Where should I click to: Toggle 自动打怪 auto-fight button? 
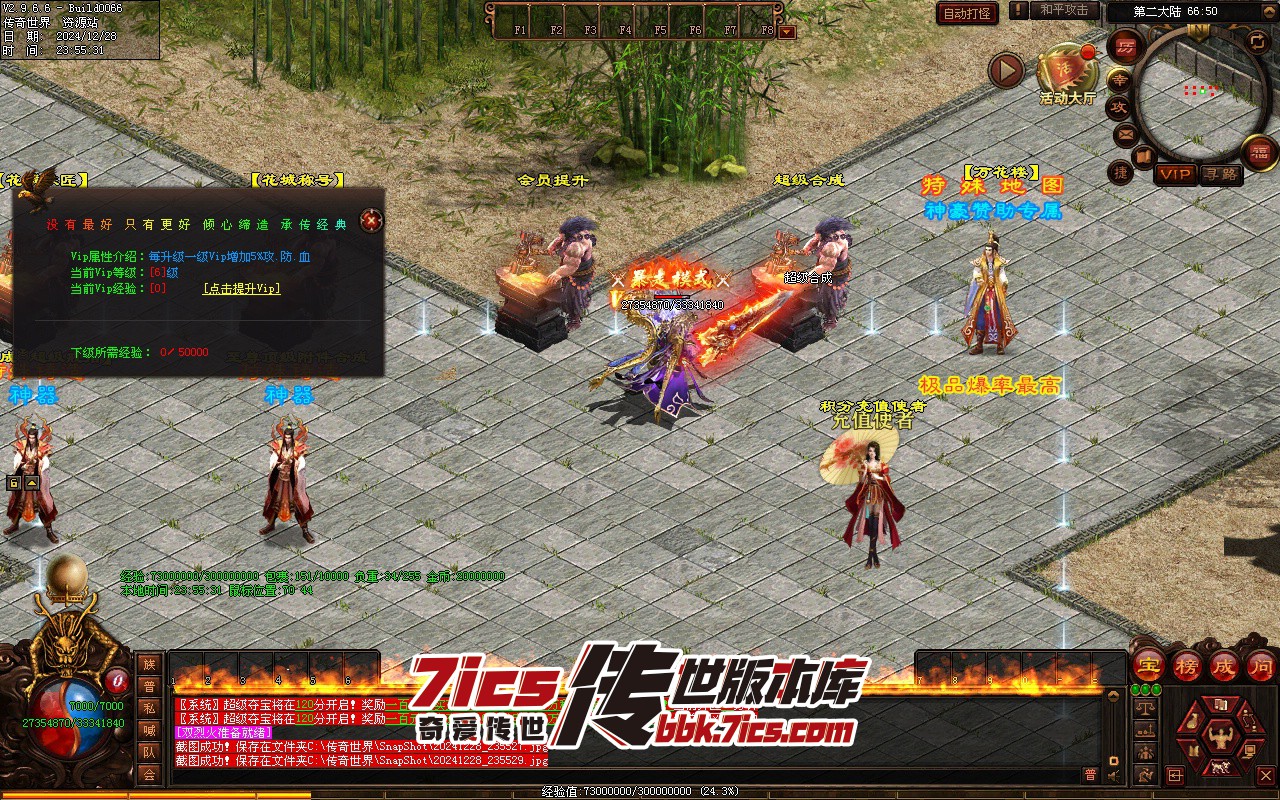coord(967,13)
